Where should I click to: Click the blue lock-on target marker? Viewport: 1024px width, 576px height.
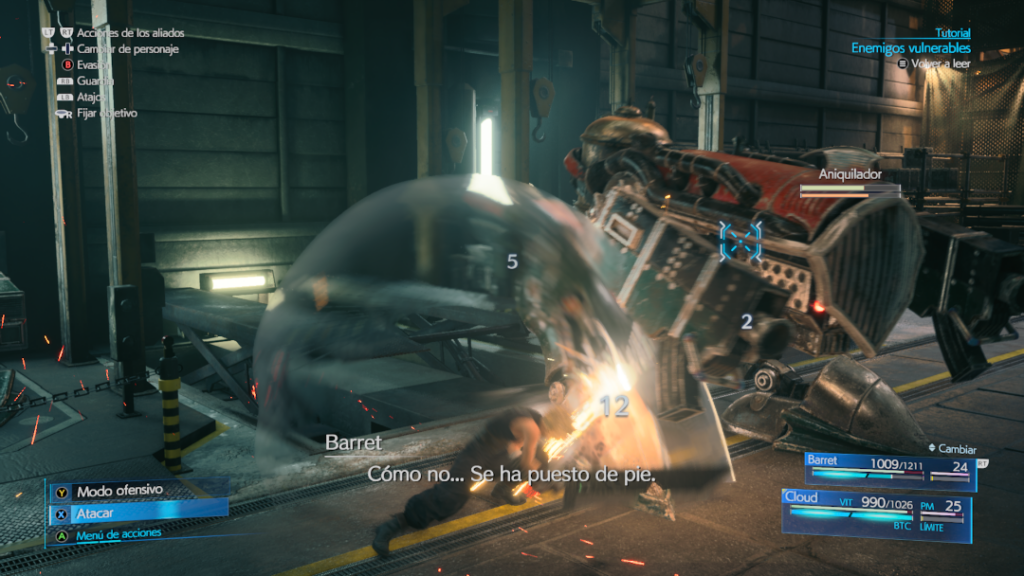[740, 240]
